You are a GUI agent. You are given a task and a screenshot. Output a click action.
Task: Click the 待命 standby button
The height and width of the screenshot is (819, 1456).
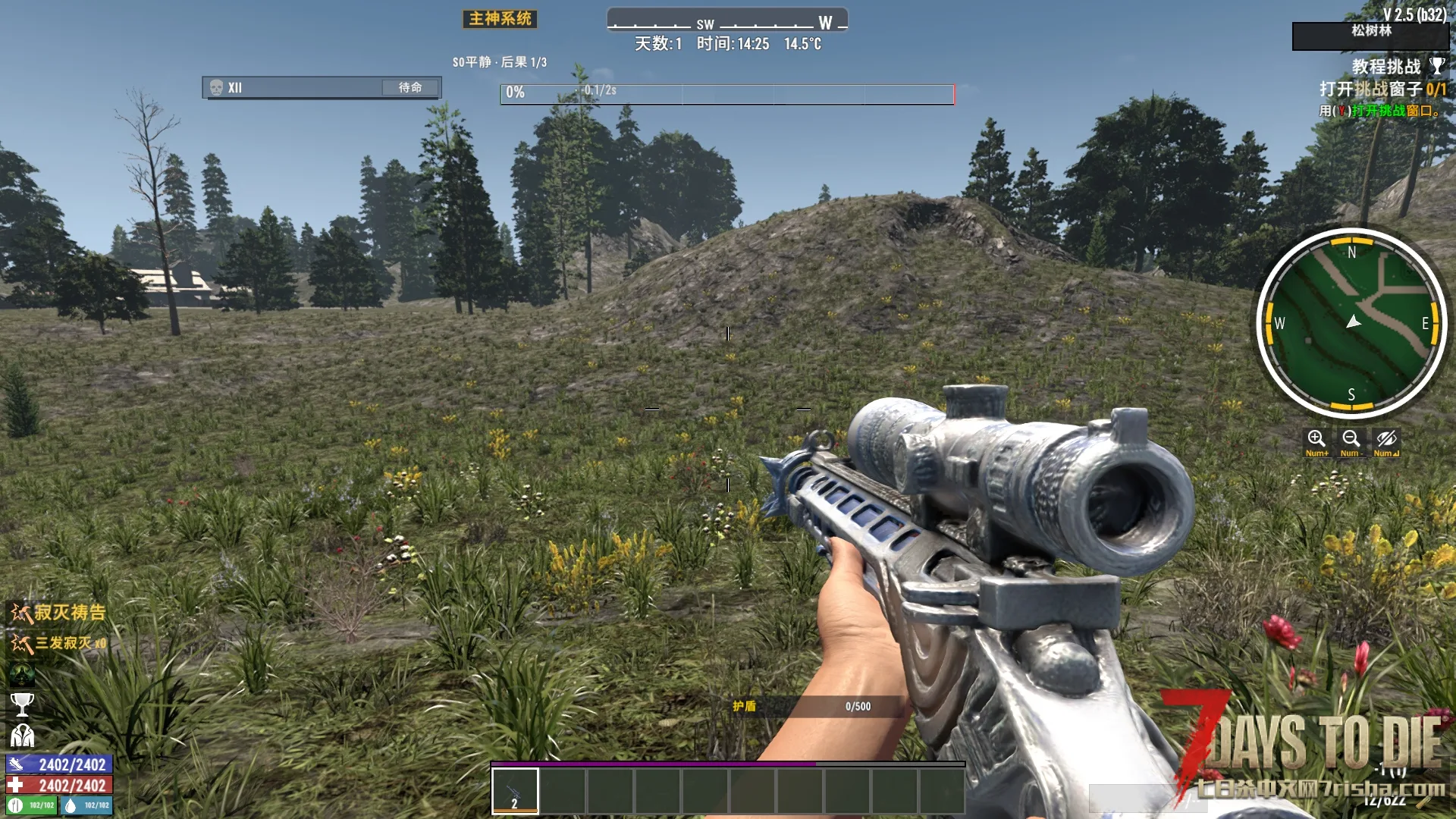click(410, 88)
